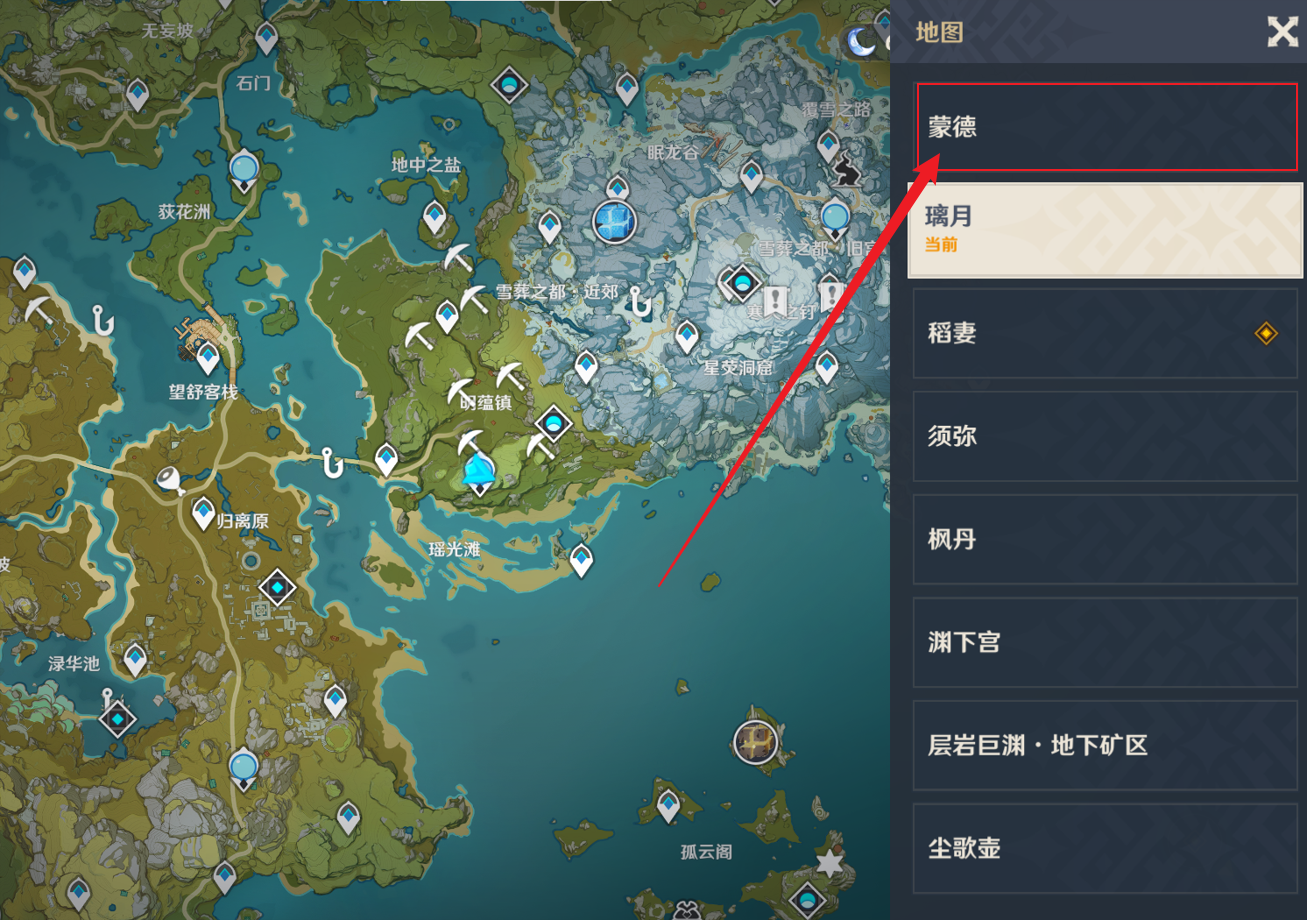
Task: Click the golden domain icon at 孤云阁
Action: click(755, 743)
